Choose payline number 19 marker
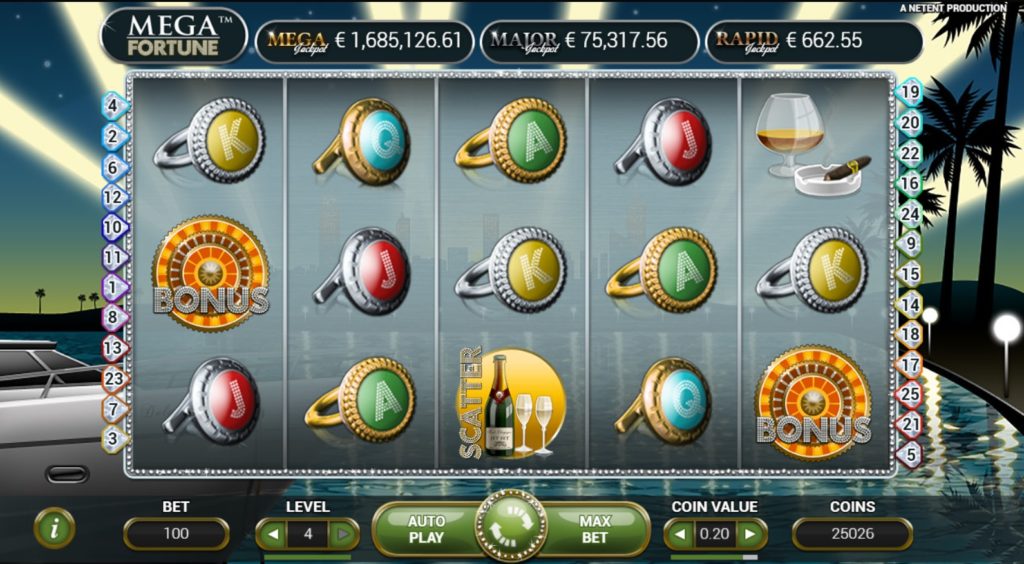 coord(910,92)
